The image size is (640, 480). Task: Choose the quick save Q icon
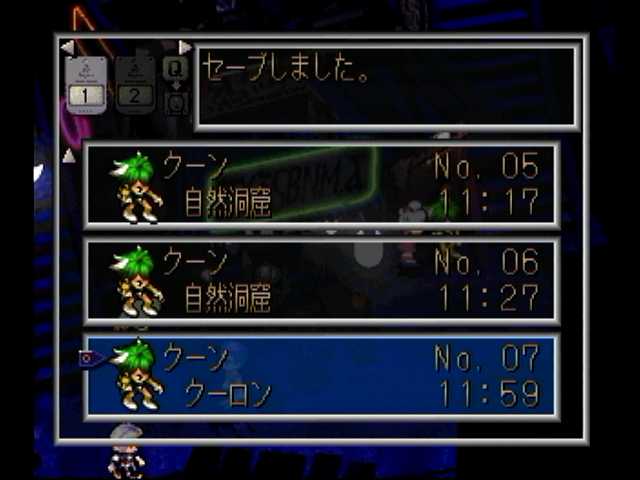(x=175, y=68)
